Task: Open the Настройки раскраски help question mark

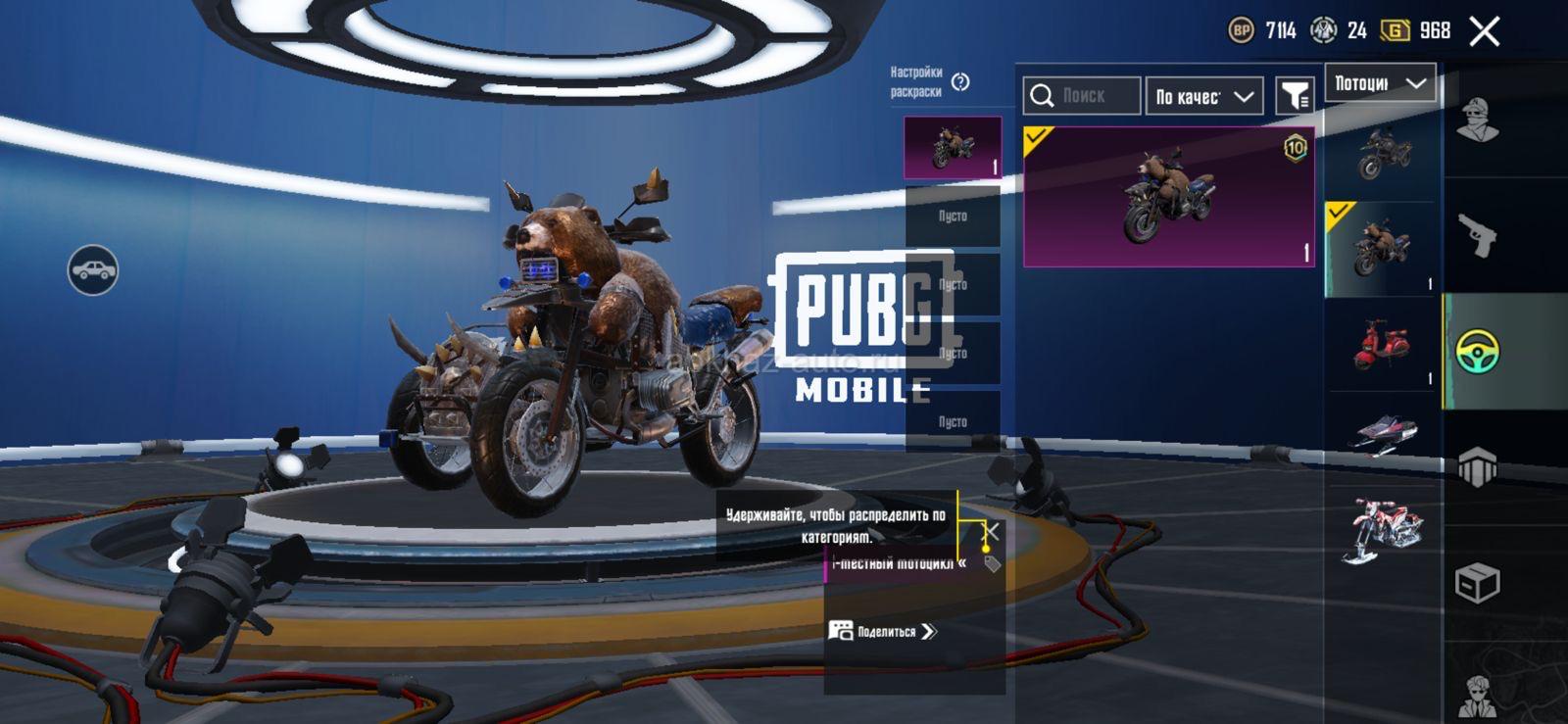Action: click(x=960, y=82)
